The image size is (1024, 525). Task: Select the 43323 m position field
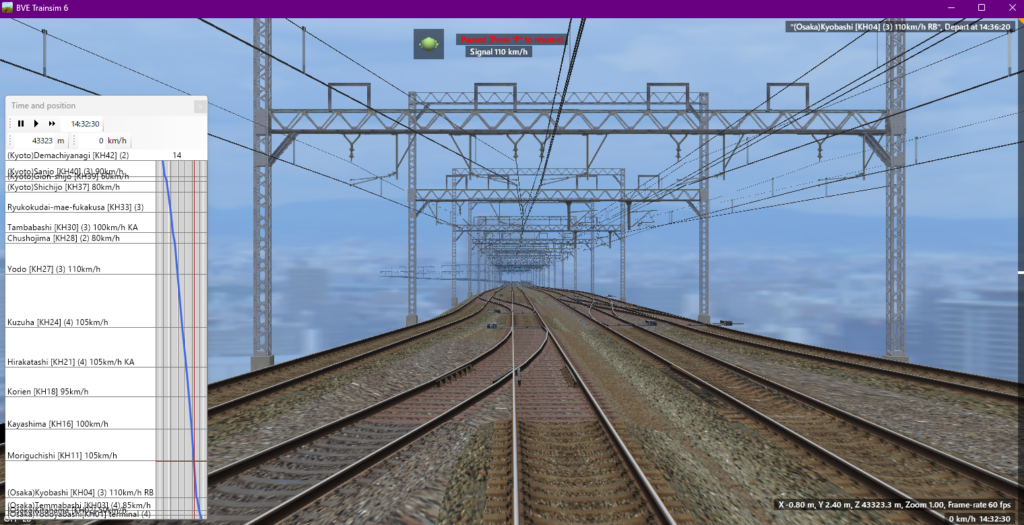[42, 141]
